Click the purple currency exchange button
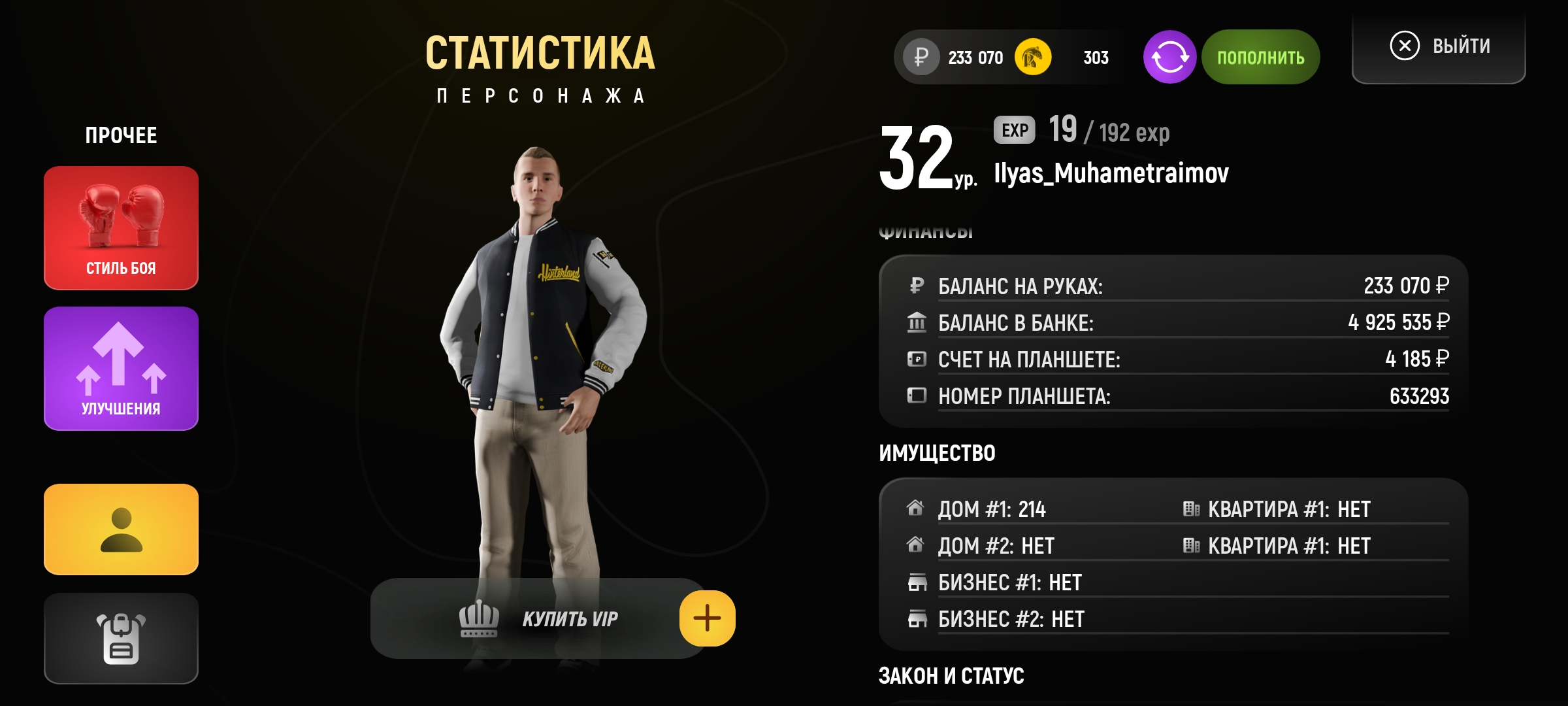The image size is (1568, 706). click(x=1169, y=58)
